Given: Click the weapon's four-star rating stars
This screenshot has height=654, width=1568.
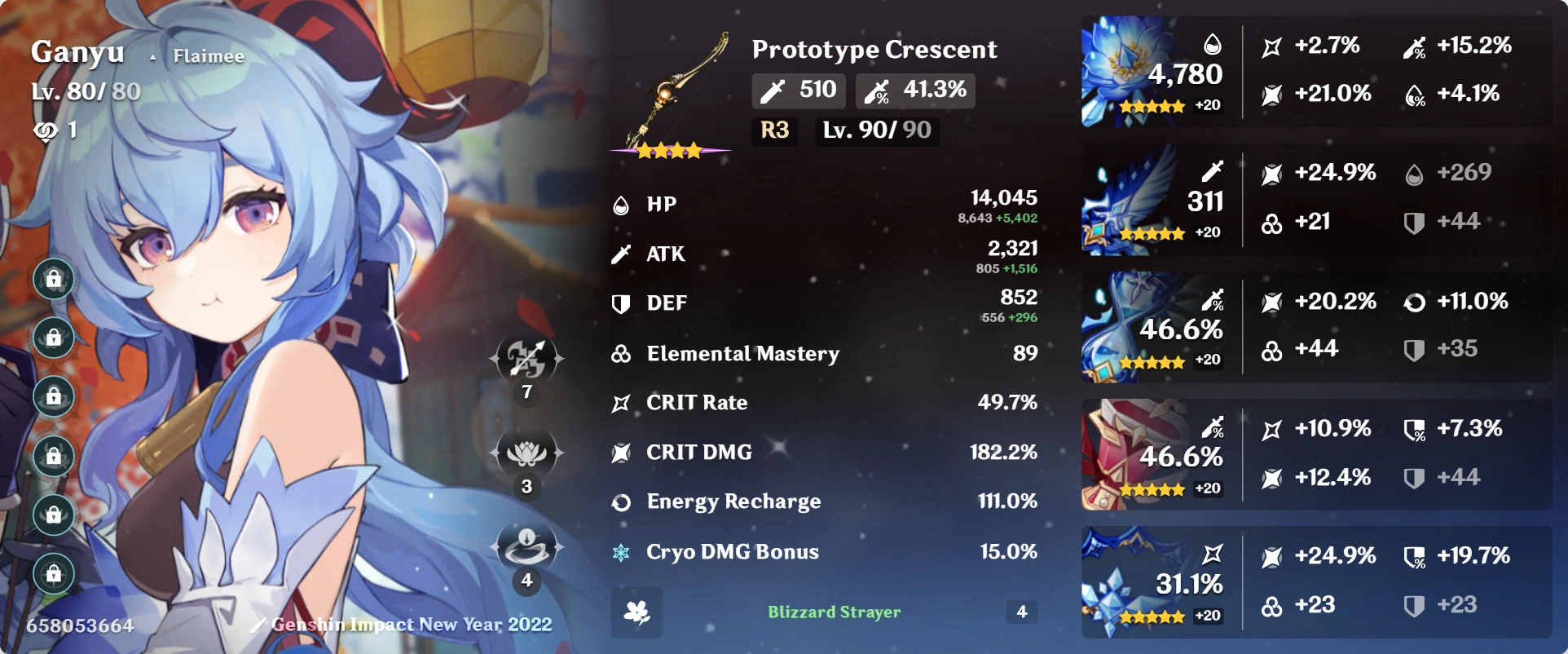Looking at the screenshot, I should (668, 150).
